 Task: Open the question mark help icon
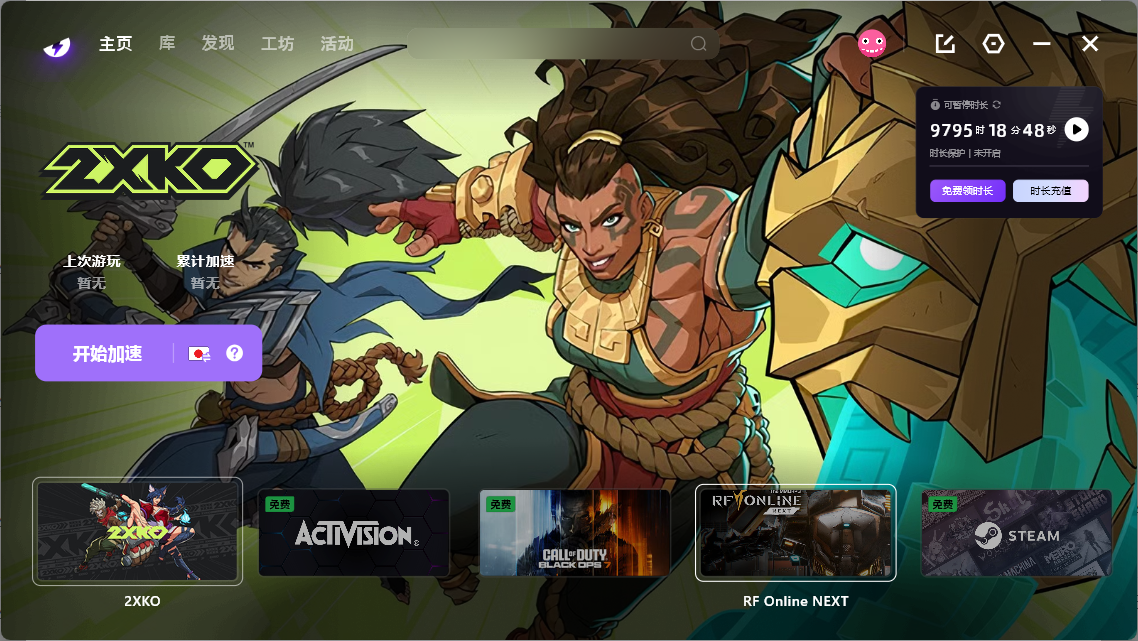235,353
